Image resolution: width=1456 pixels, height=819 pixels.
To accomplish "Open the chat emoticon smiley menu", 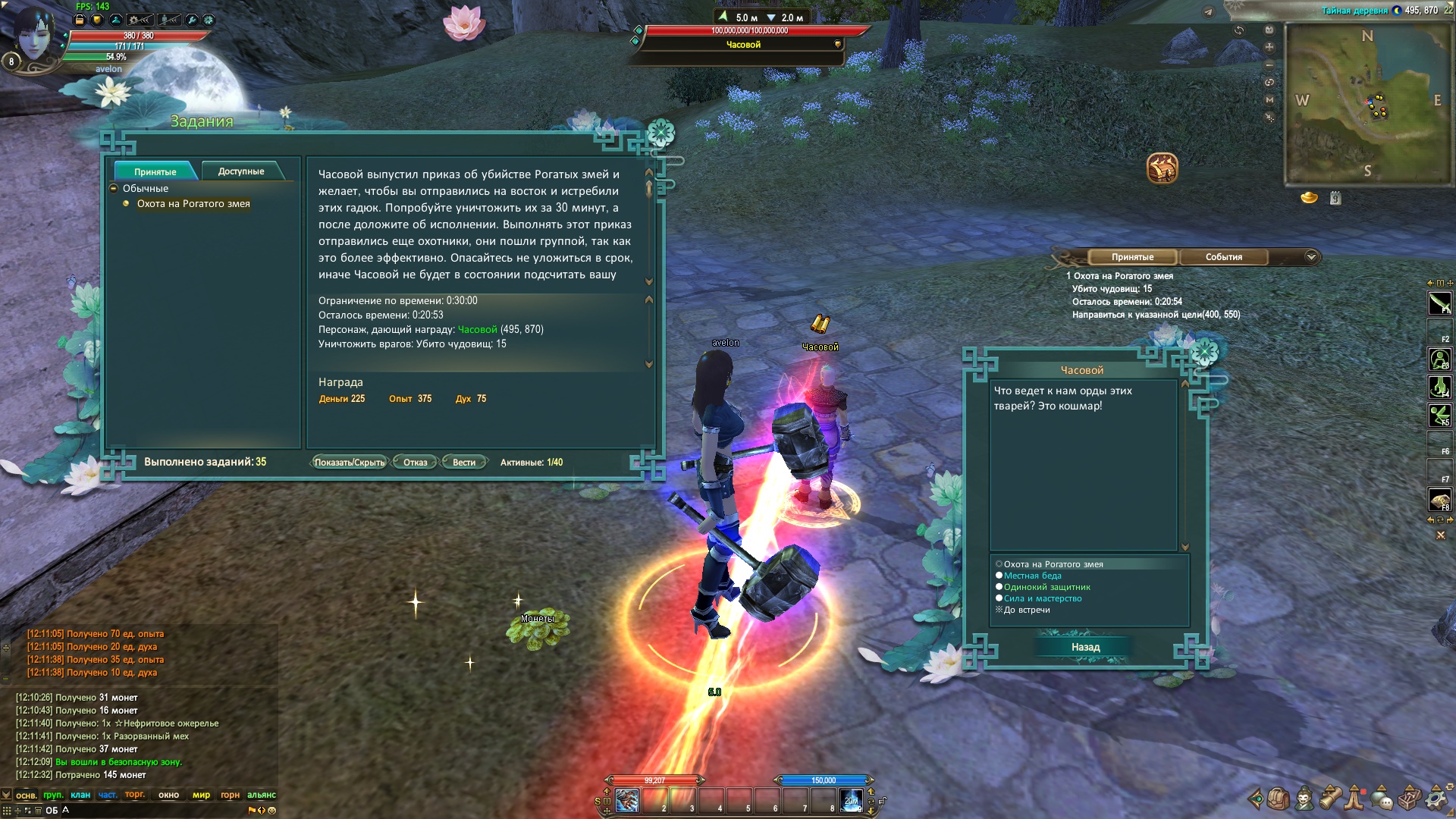I will pos(272,810).
